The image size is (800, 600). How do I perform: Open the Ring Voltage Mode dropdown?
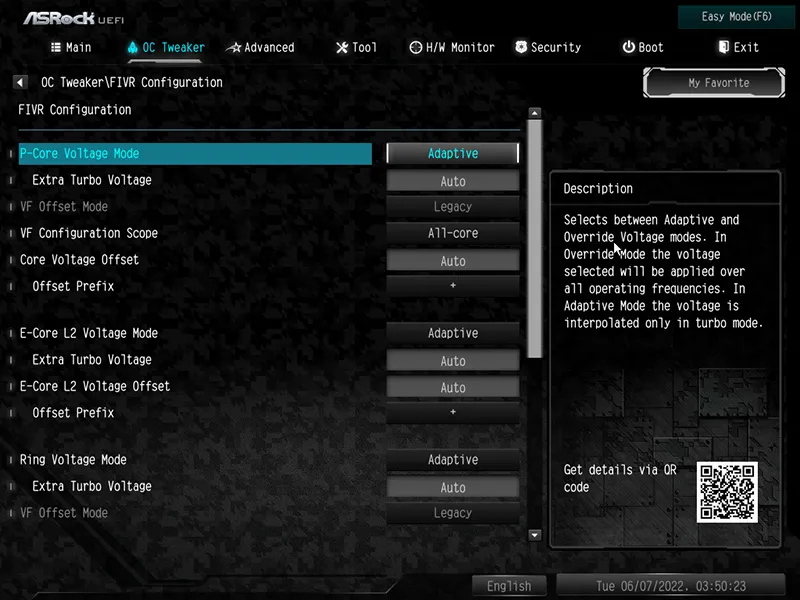click(453, 460)
